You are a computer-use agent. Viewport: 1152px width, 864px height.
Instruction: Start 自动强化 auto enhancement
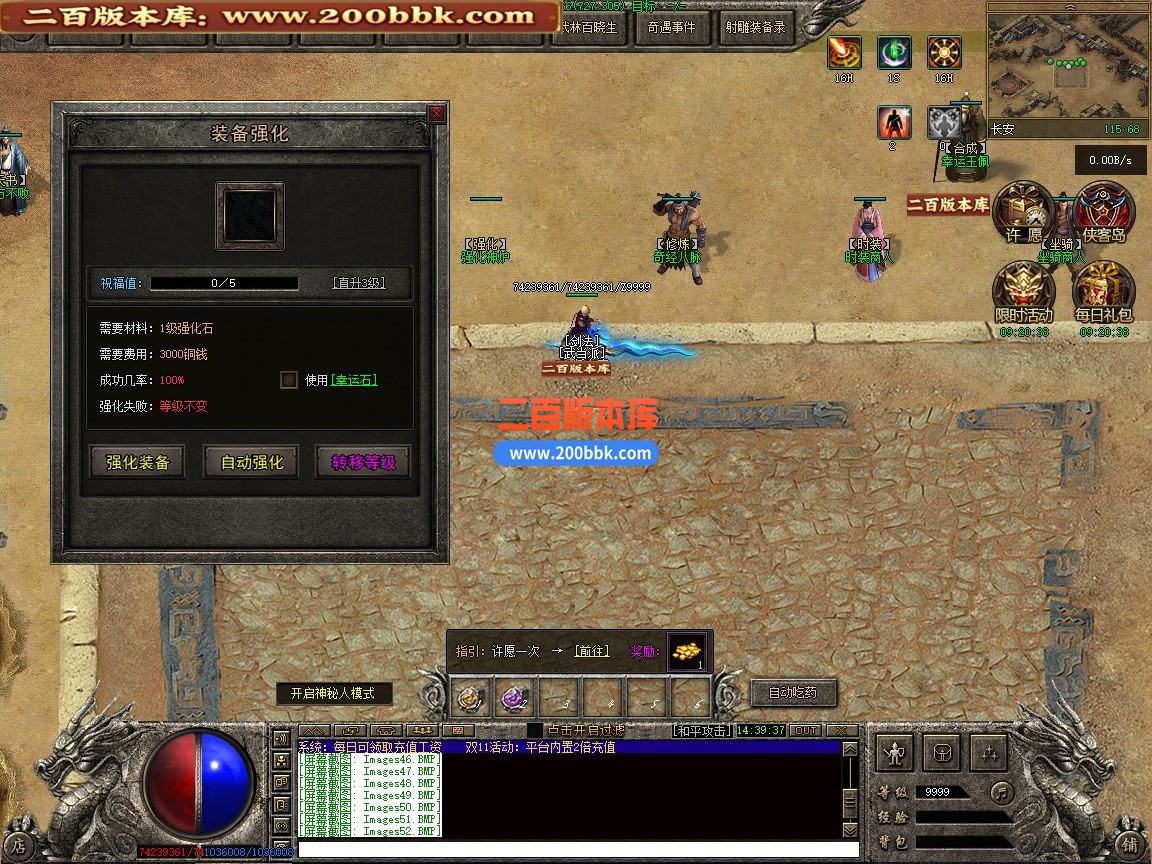pos(251,462)
